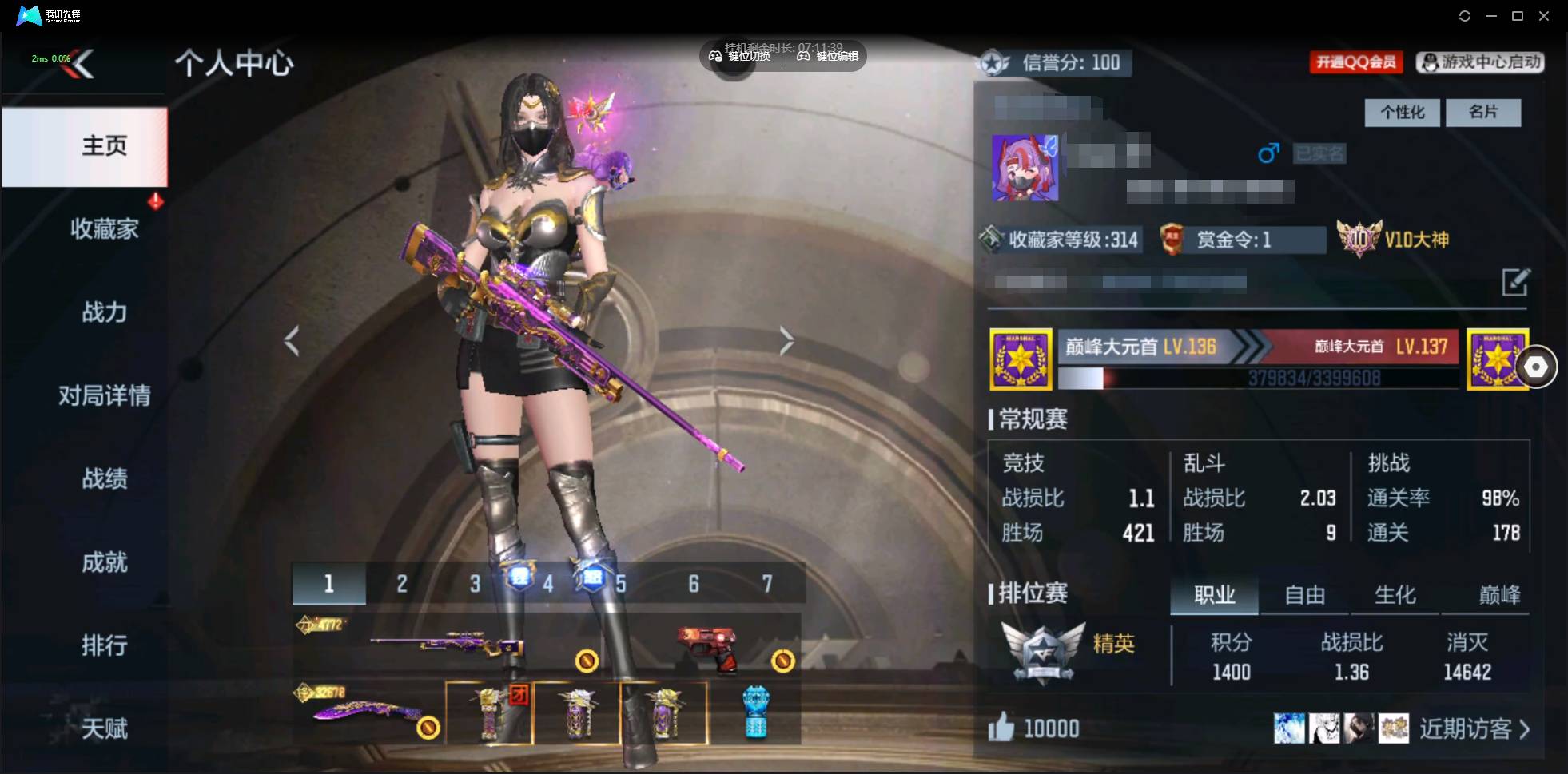Maximize the emulator window
The height and width of the screenshot is (774, 1568).
pos(1518,16)
